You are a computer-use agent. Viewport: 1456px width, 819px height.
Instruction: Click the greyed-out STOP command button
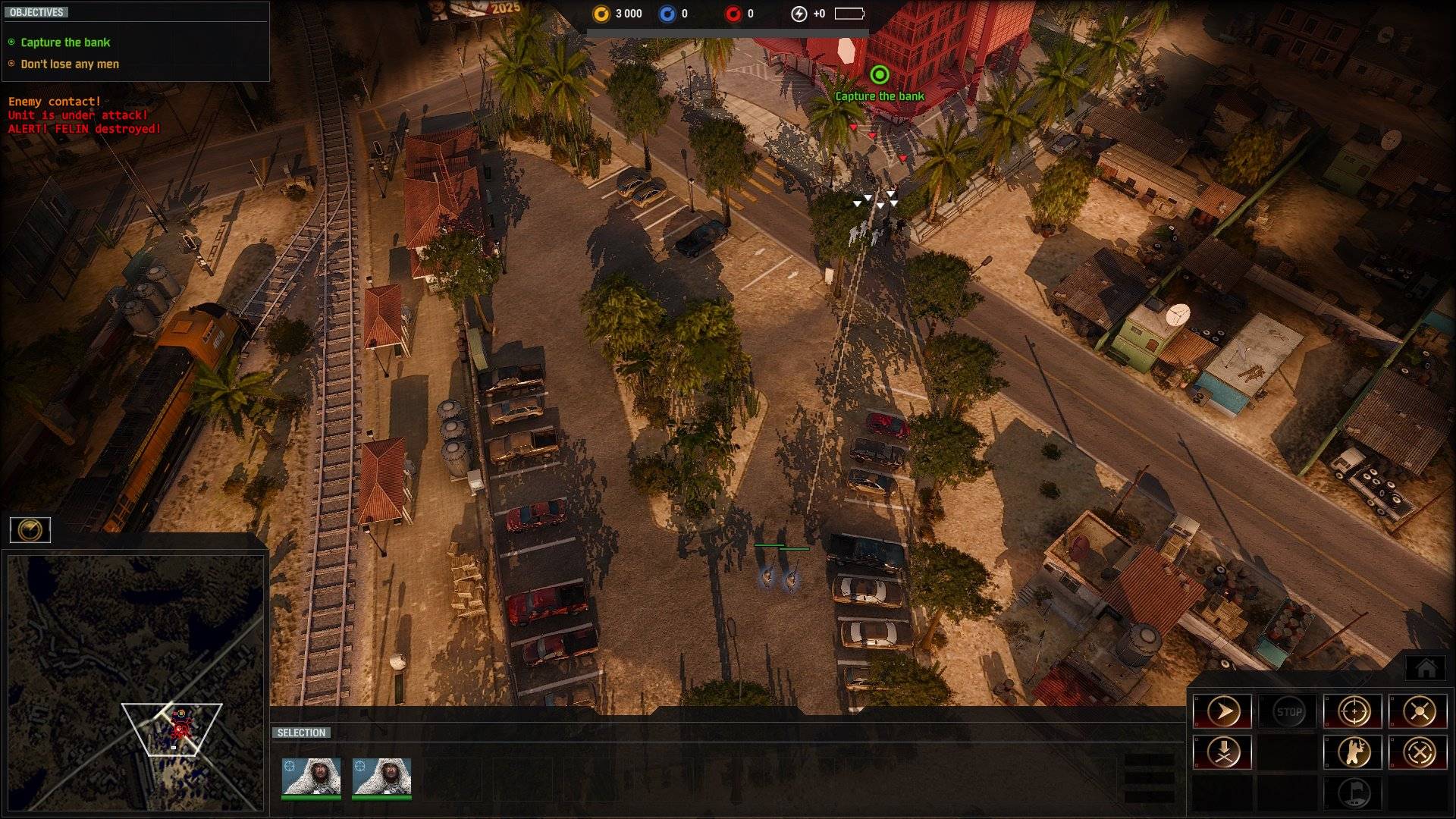click(x=1288, y=711)
